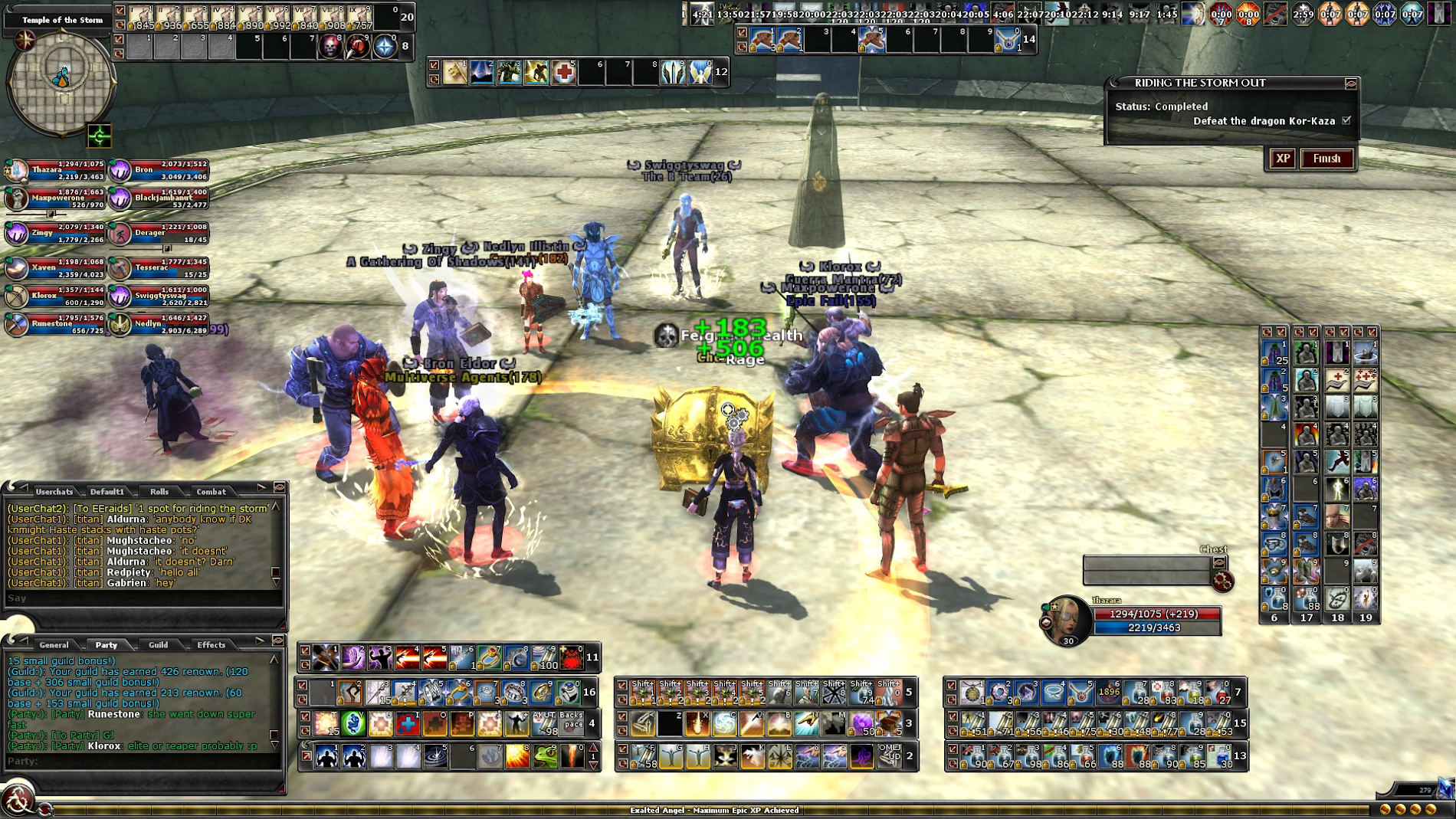Click the Finish quest button
Image resolution: width=1456 pixels, height=819 pixels.
point(1326,159)
